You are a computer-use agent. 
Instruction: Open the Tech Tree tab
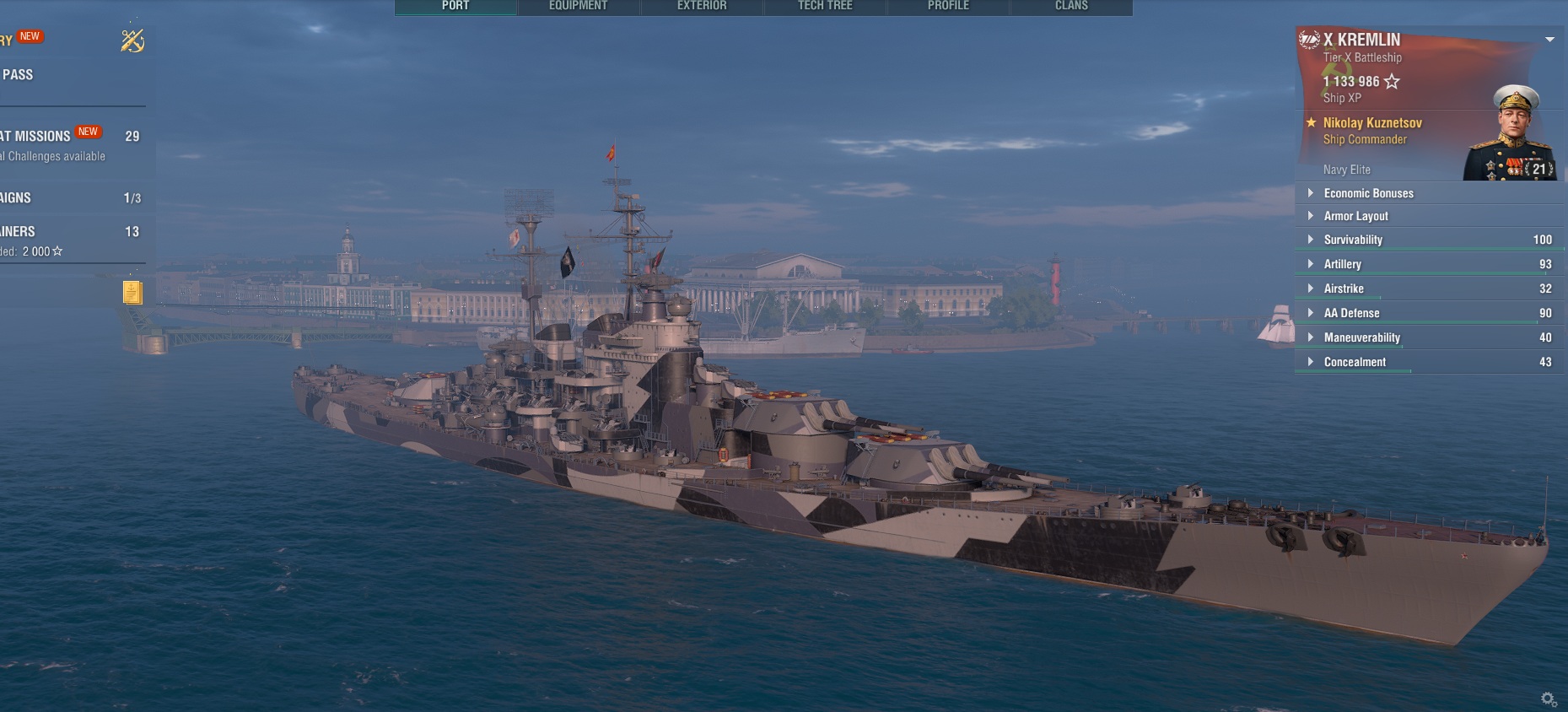coord(825,6)
